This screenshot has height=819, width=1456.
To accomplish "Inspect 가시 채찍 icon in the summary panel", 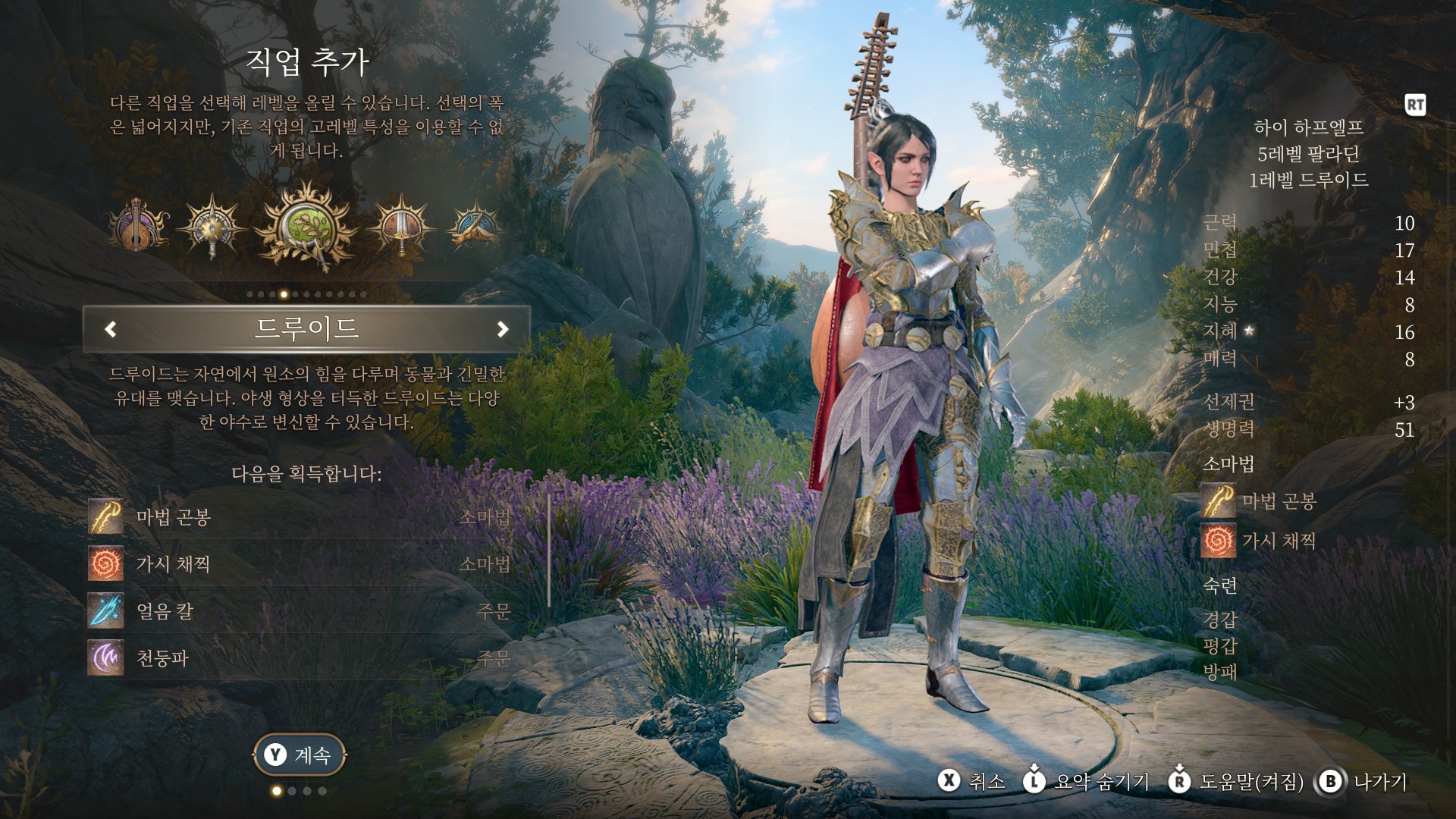I will pos(1218,541).
